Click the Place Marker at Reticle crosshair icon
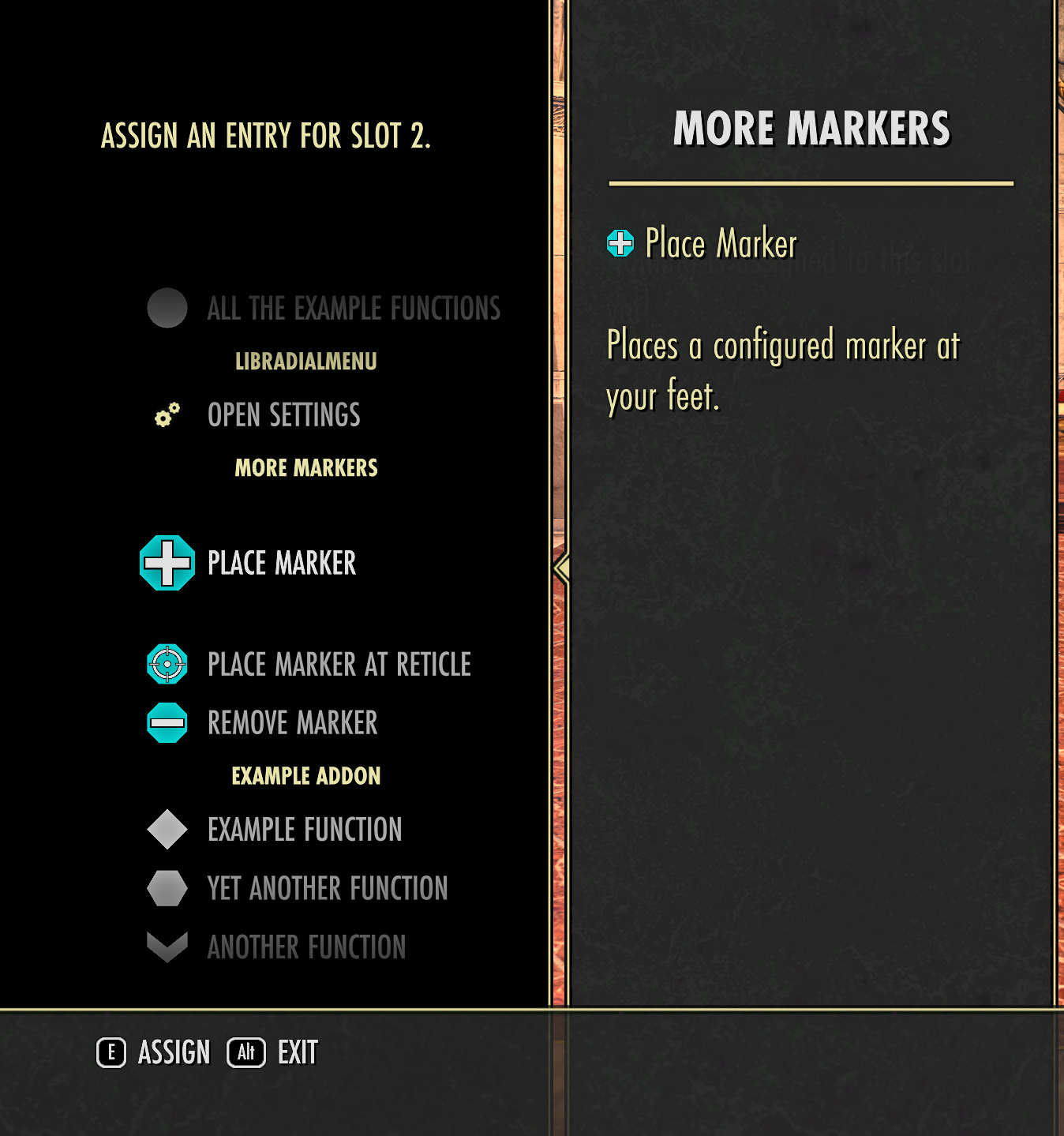This screenshot has height=1136, width=1064. click(x=167, y=664)
